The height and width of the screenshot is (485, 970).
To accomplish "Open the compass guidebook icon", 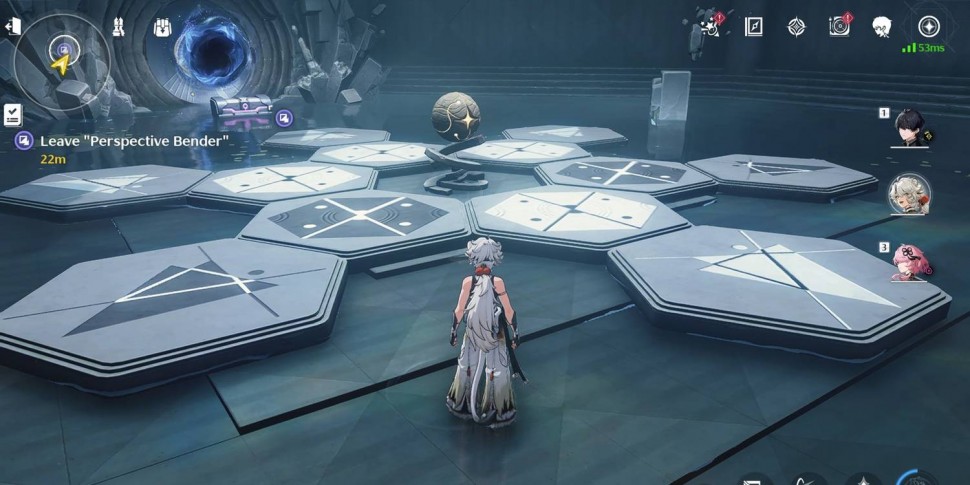I will point(754,27).
